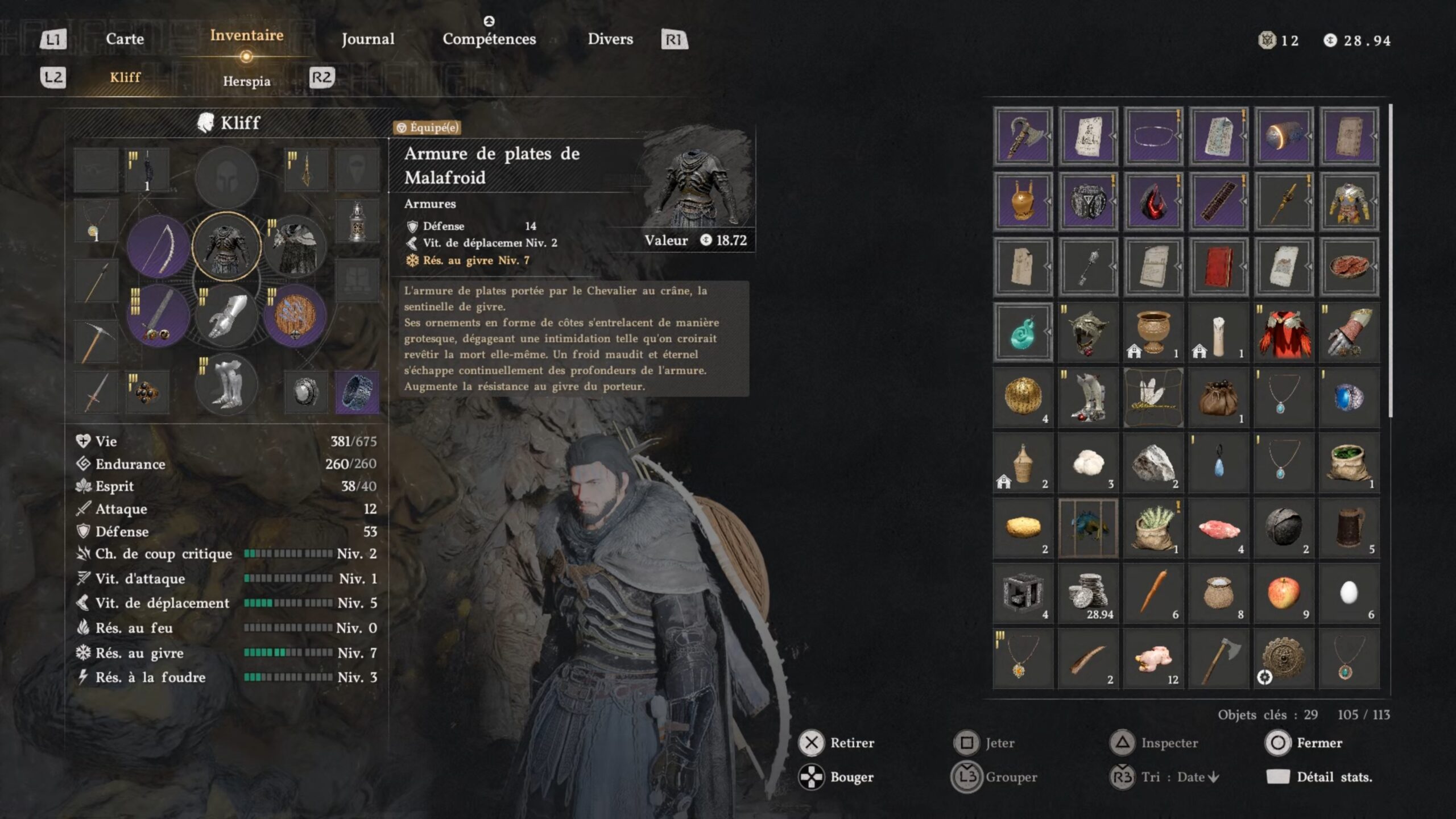Pick the red feathered cloak item
The image size is (1456, 819).
coord(1284,333)
